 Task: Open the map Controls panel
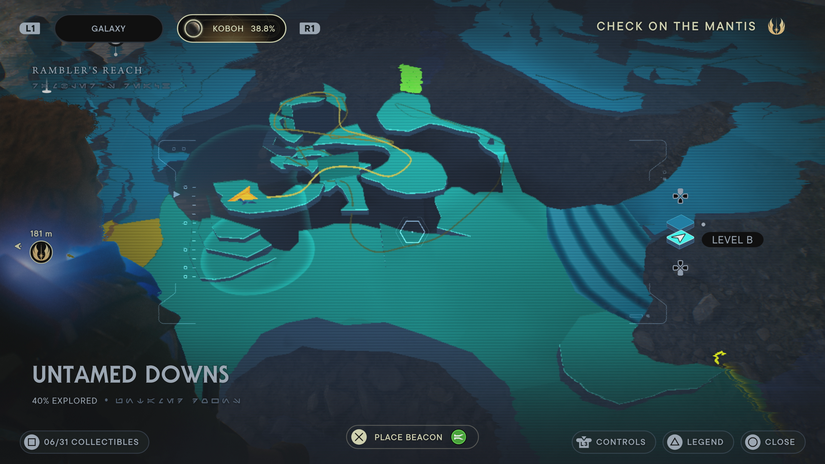(x=612, y=442)
